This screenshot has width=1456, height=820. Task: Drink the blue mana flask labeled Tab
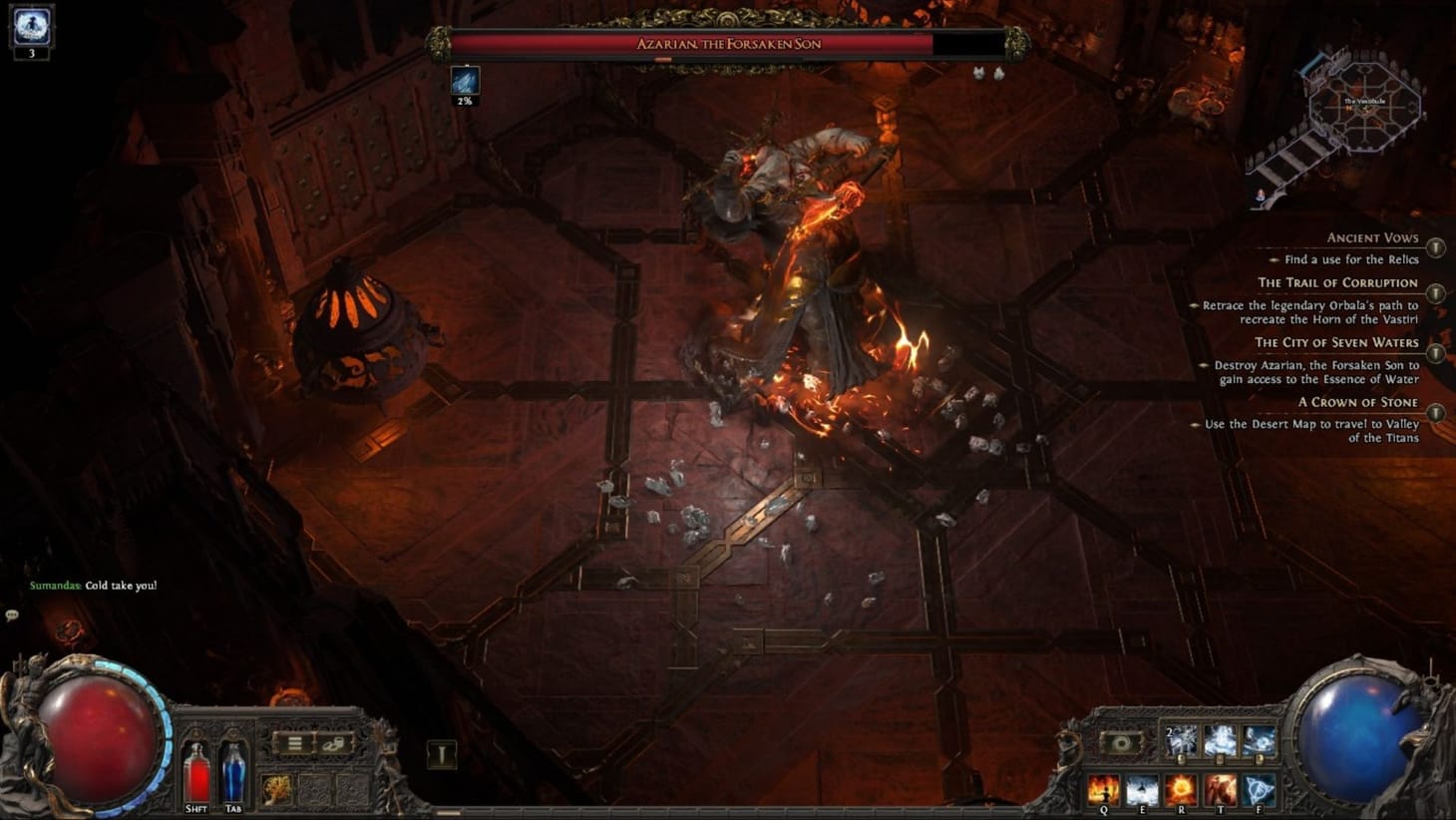click(232, 773)
